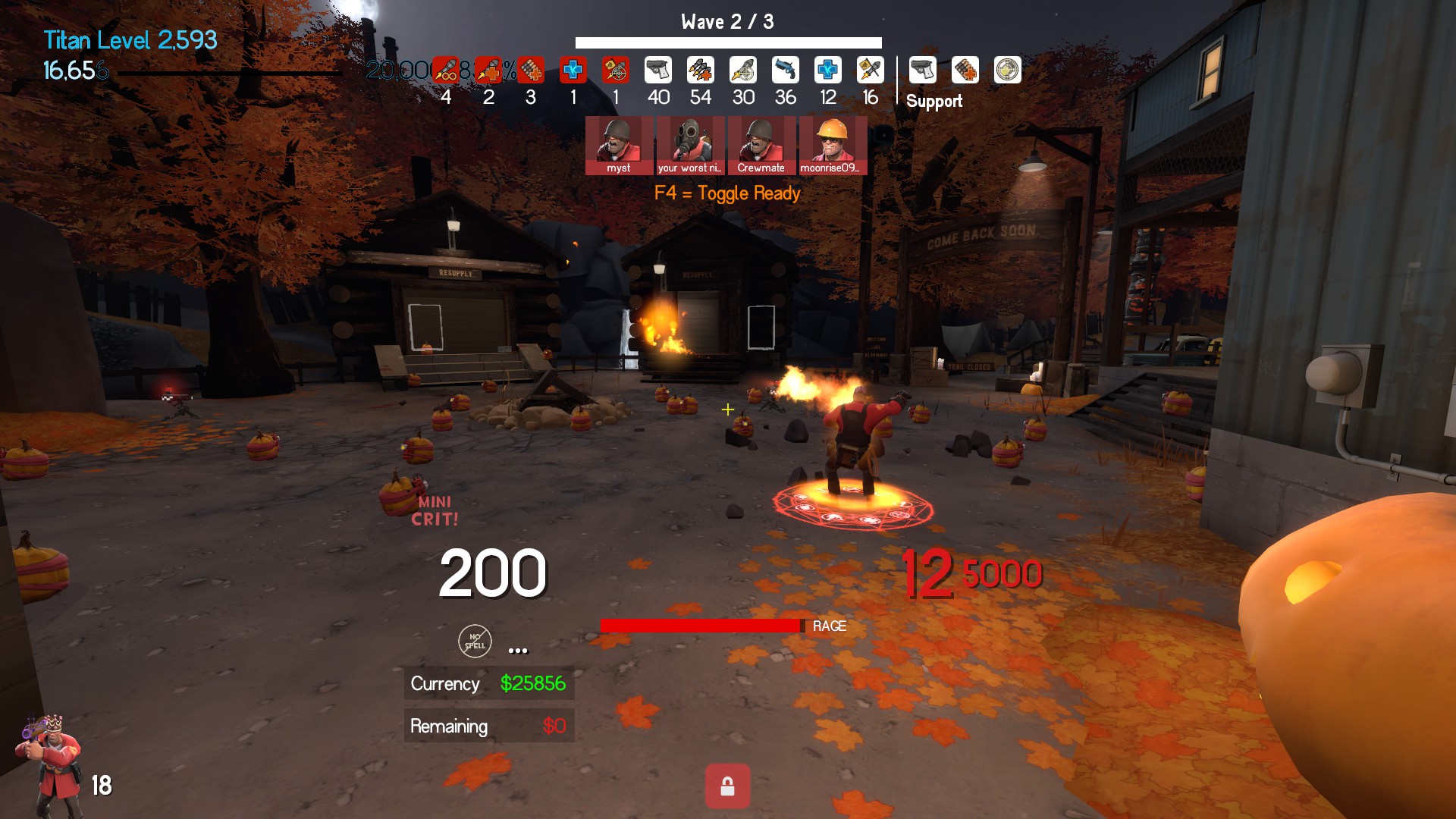
Task: Select the red bullet belt icon showing 3
Action: [x=531, y=71]
